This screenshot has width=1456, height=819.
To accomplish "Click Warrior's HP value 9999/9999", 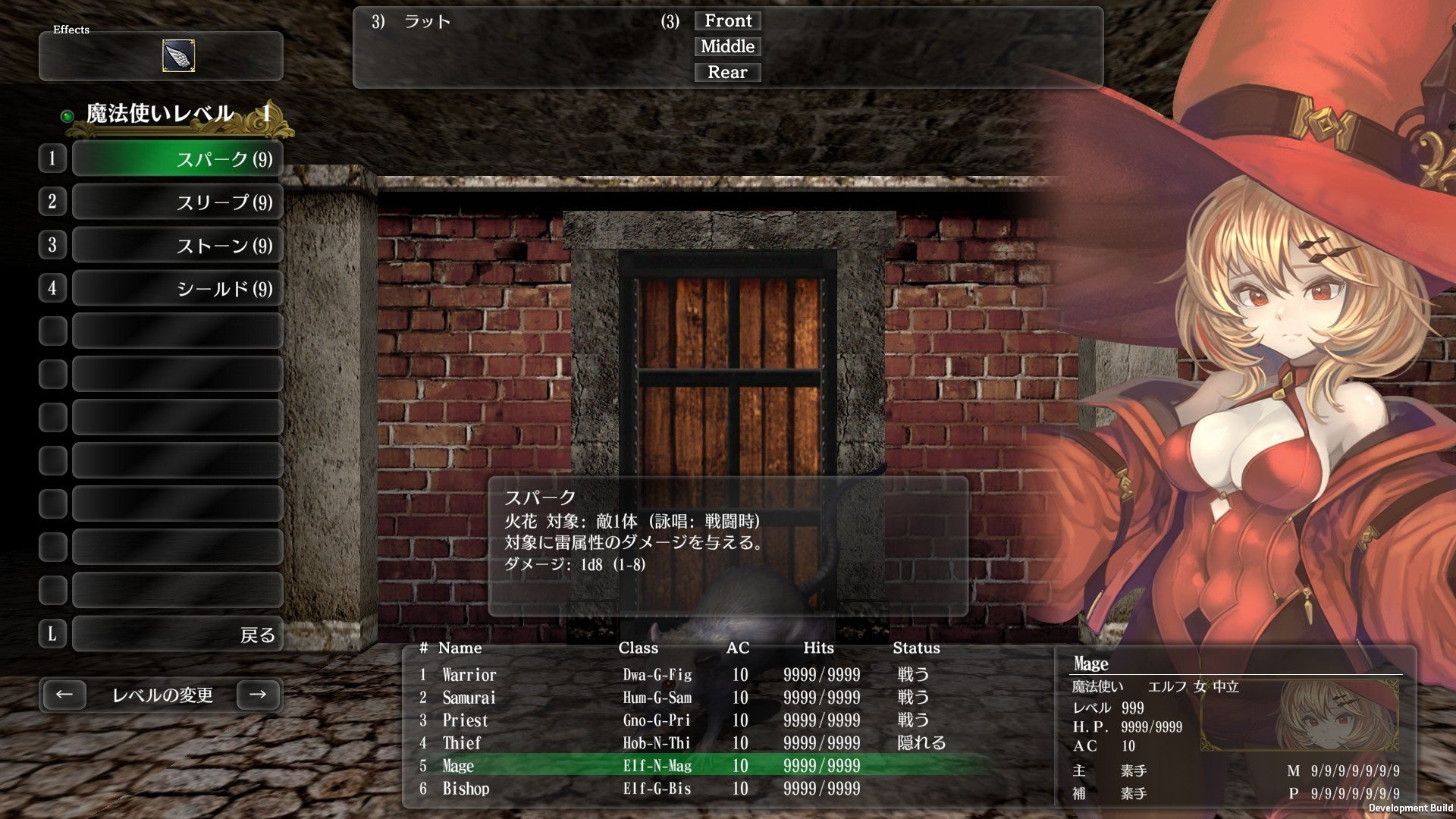I will 821,675.
